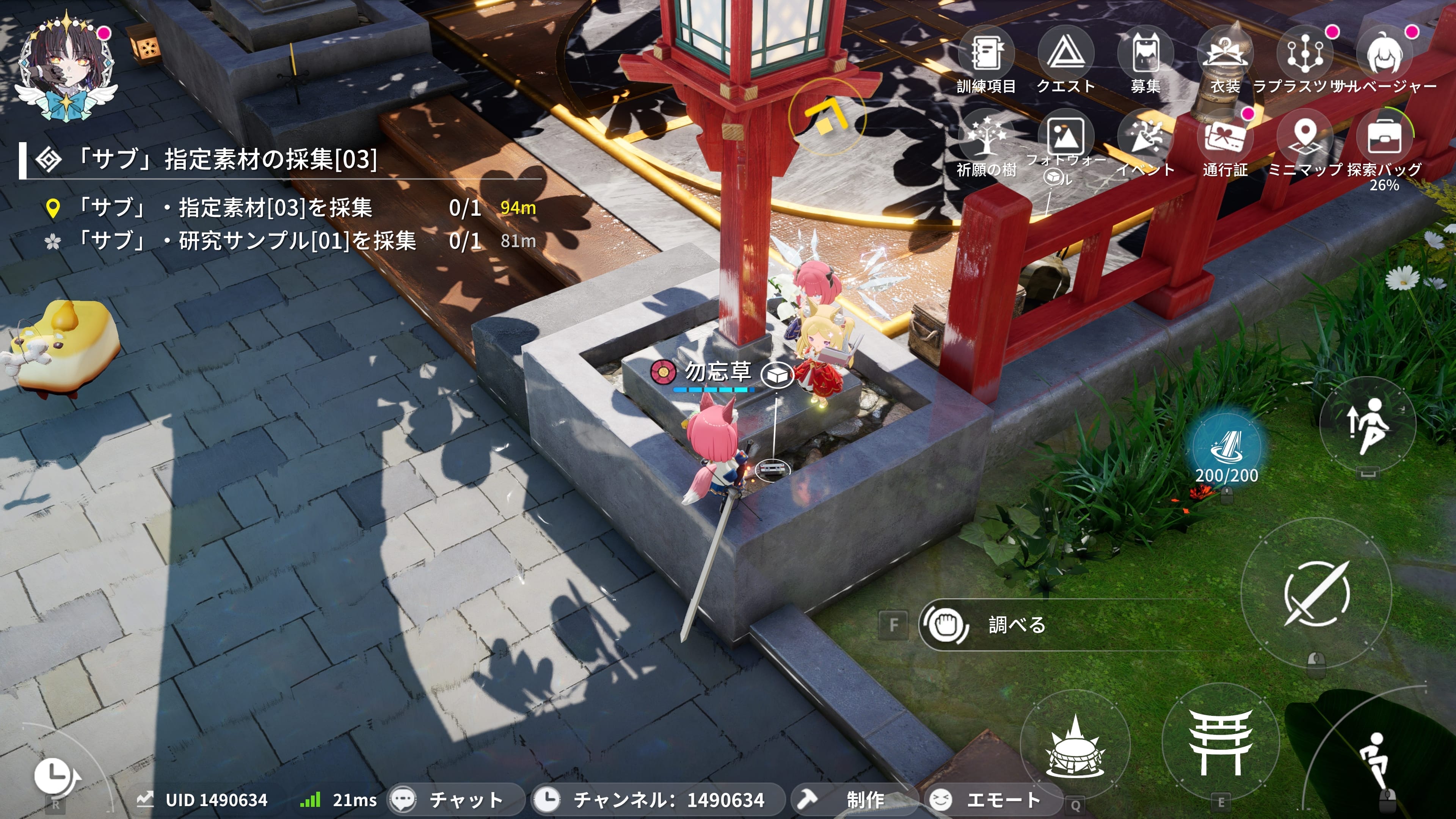The height and width of the screenshot is (819, 1456).
Task: Open the チャット chat box
Action: click(x=455, y=800)
